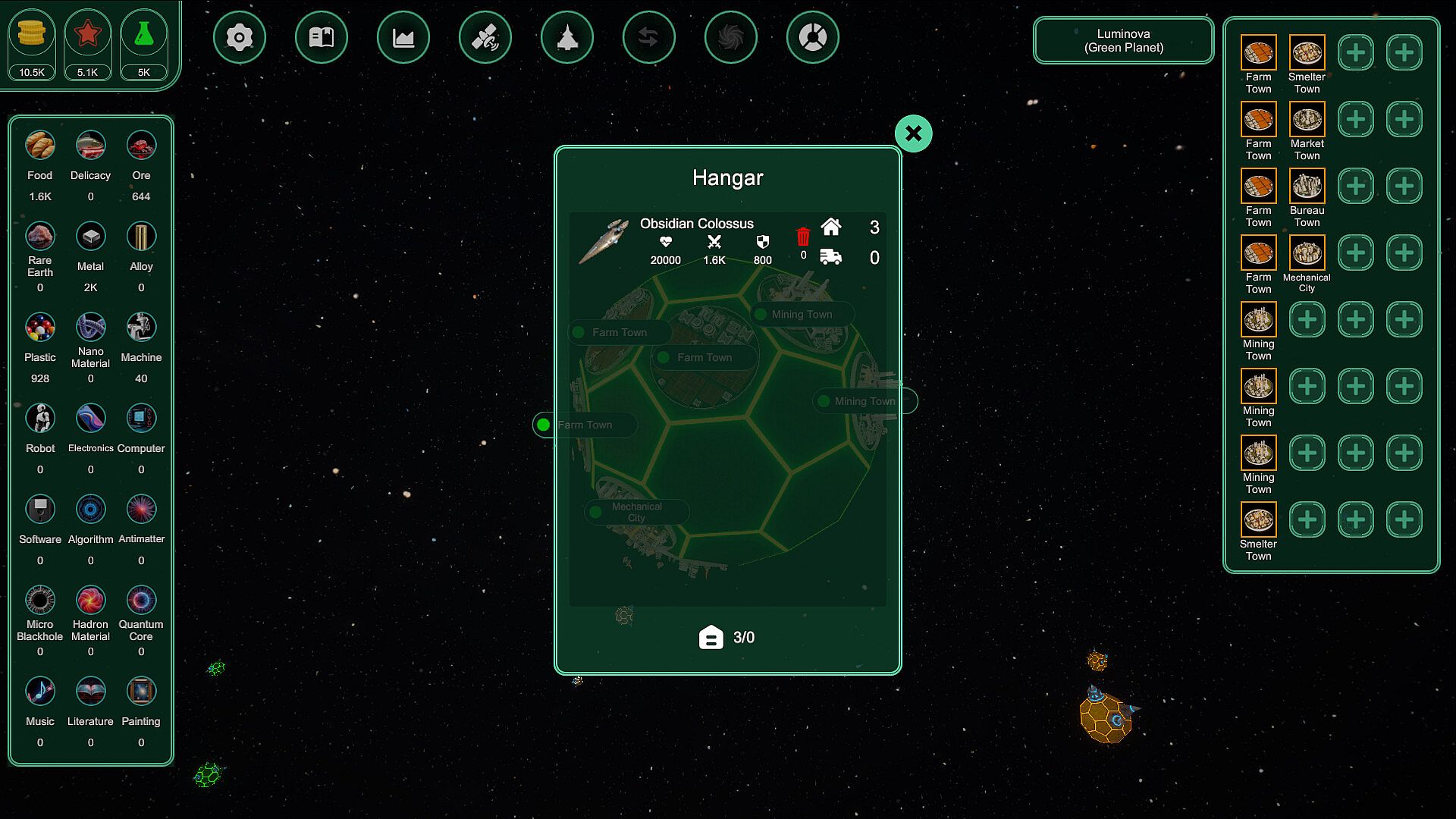Click the green flask science icon
Image resolution: width=1456 pixels, height=819 pixels.
click(143, 34)
